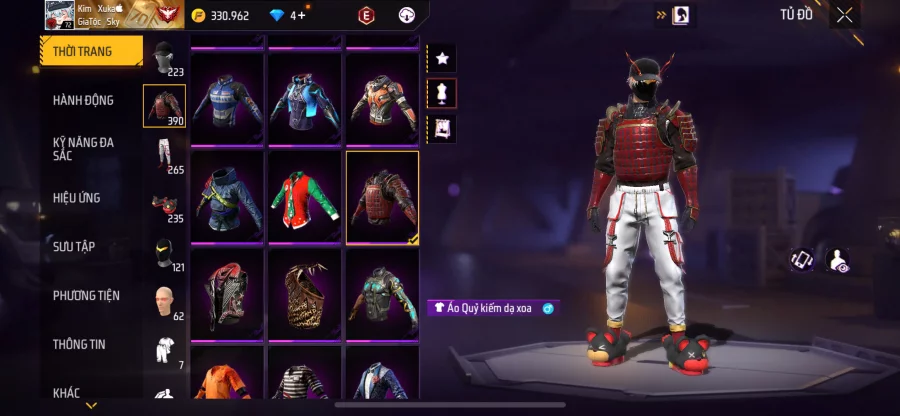Viewport: 900px width, 416px height.
Task: Open the bald head subcategory with 62
Action: point(164,301)
